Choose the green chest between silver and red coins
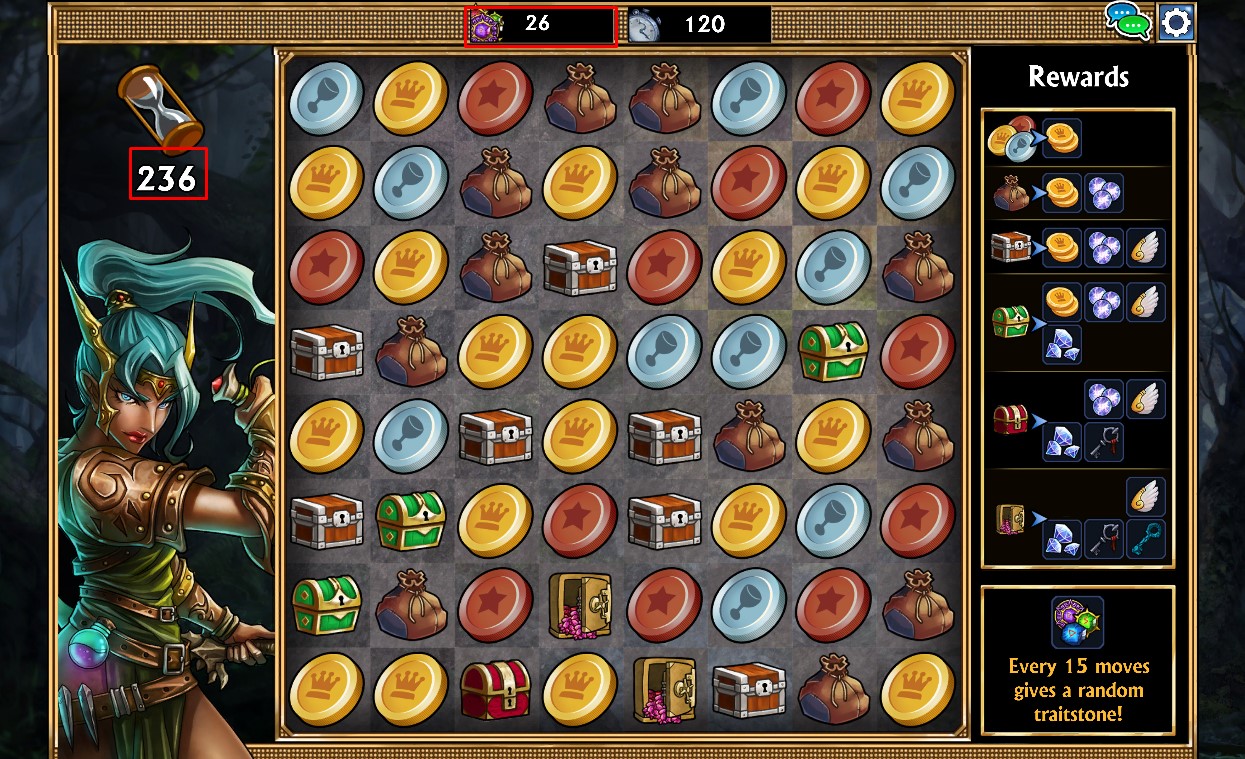1245x759 pixels. click(x=833, y=351)
